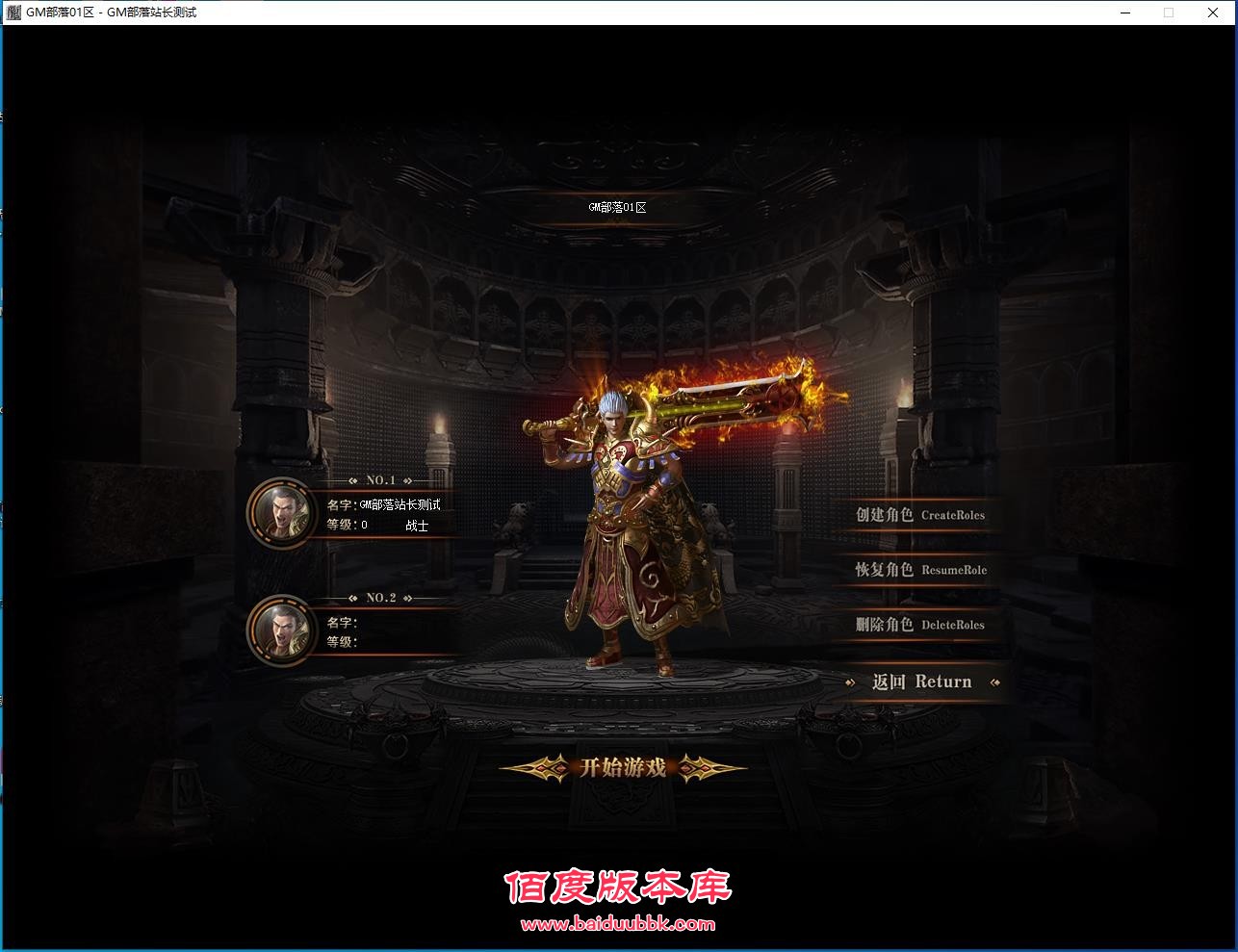The width and height of the screenshot is (1238, 952).
Task: Click the 返回 Return button
Action: tap(921, 682)
